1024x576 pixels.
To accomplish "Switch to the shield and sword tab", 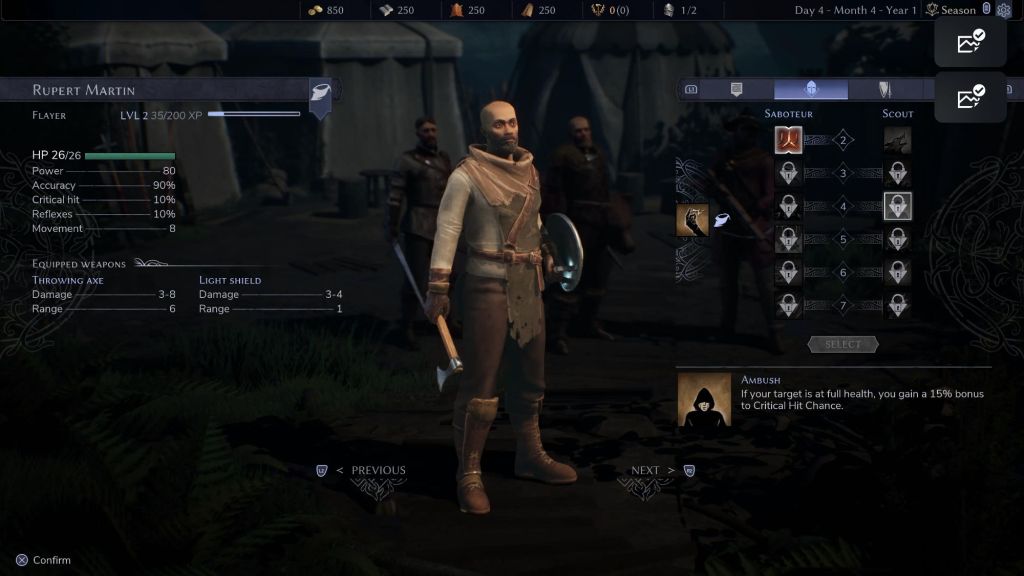I will pyautogui.click(x=884, y=89).
